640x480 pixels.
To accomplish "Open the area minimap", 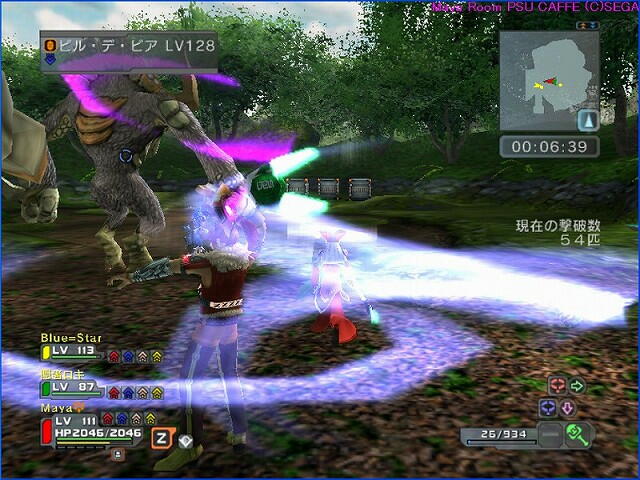I will tap(548, 80).
